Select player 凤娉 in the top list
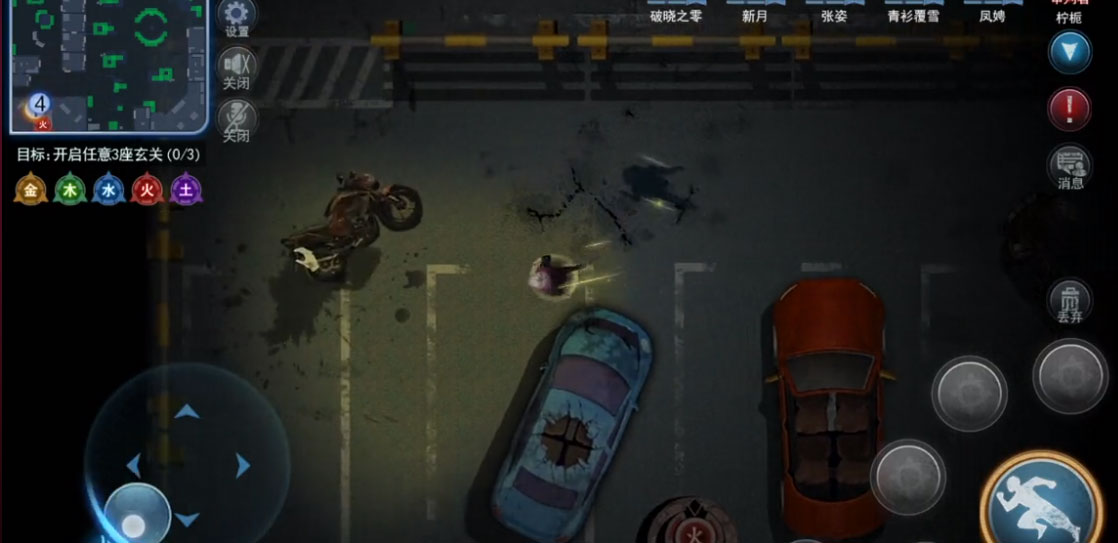 [992, 14]
